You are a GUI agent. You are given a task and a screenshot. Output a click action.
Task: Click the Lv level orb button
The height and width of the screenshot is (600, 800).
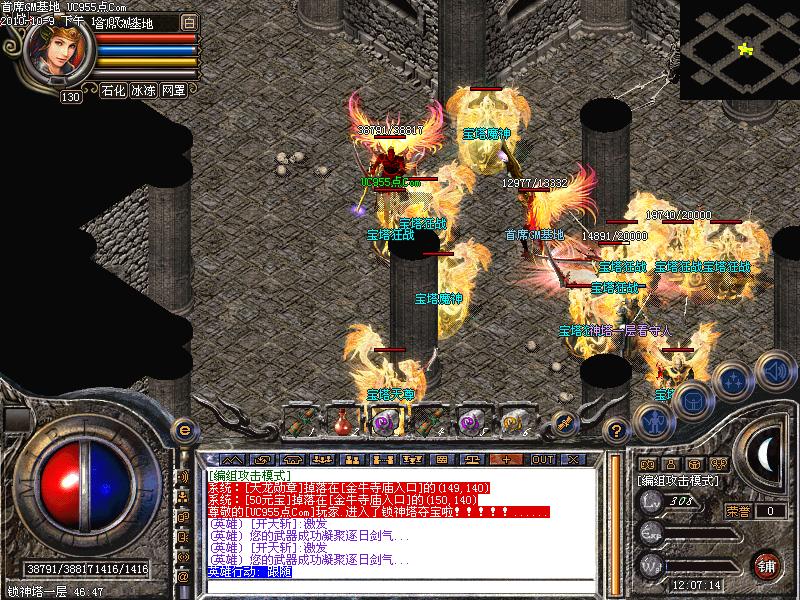coord(652,501)
